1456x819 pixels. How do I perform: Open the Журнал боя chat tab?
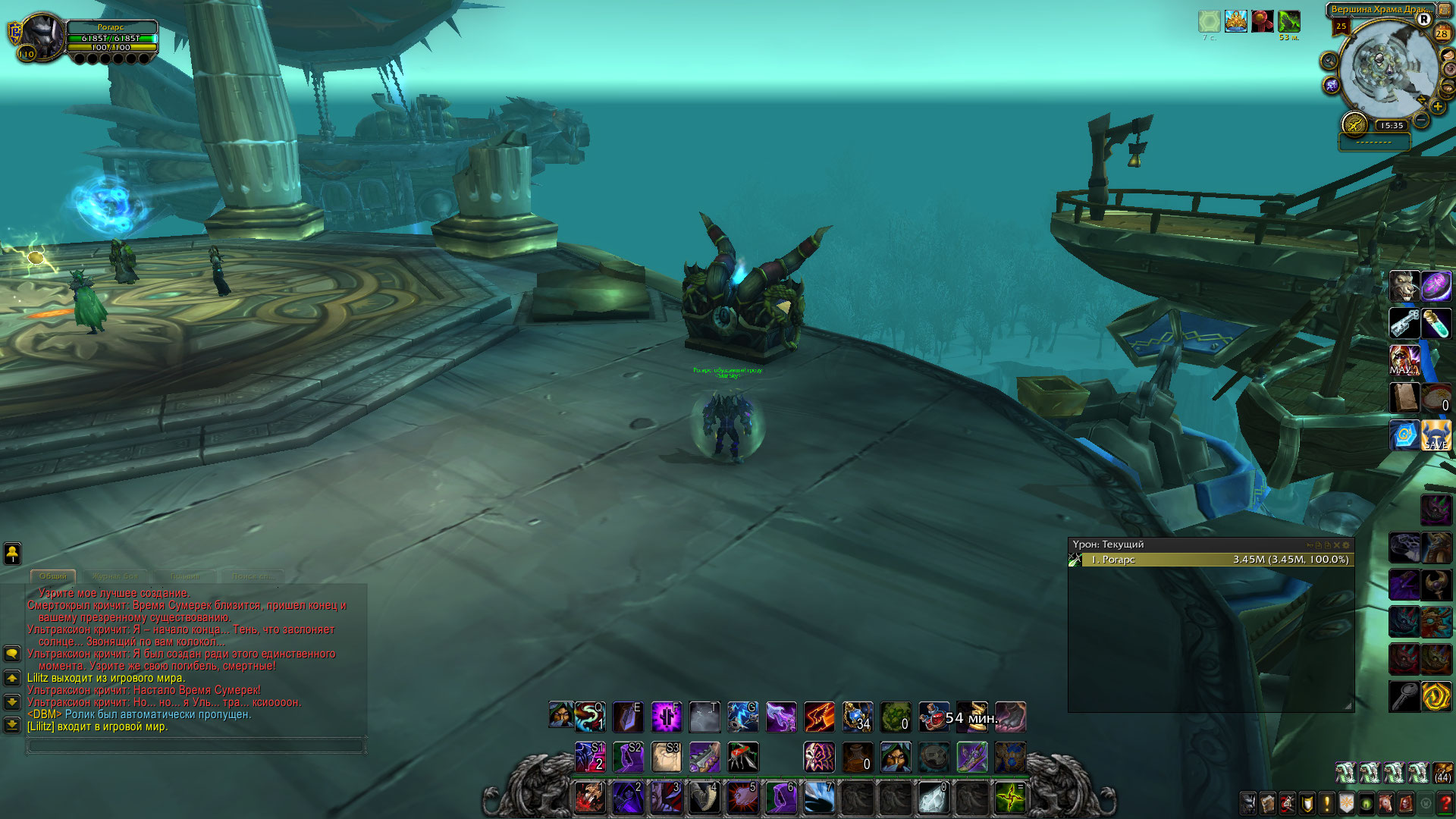(115, 576)
